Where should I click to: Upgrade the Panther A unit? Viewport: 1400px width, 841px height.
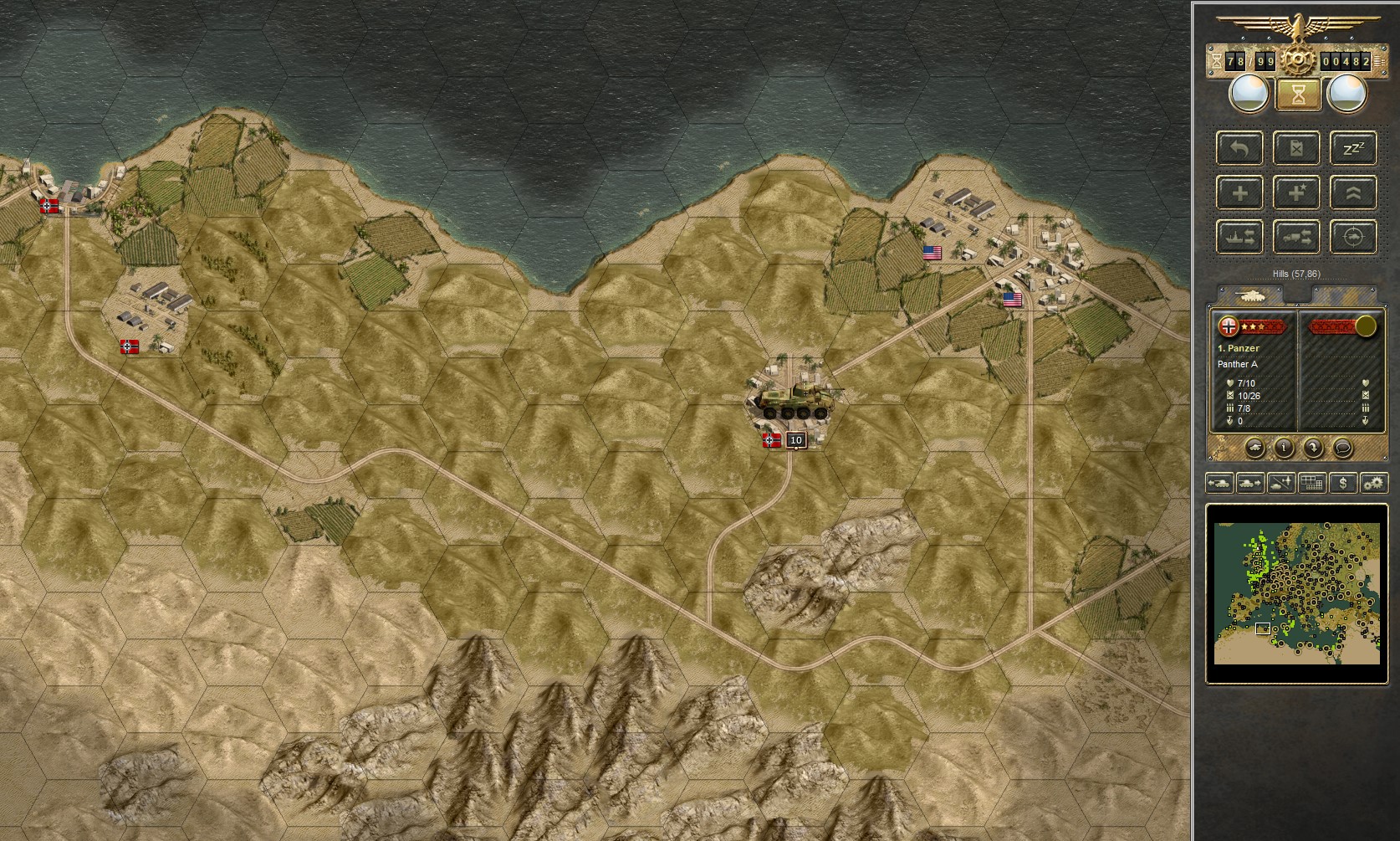tap(1353, 192)
